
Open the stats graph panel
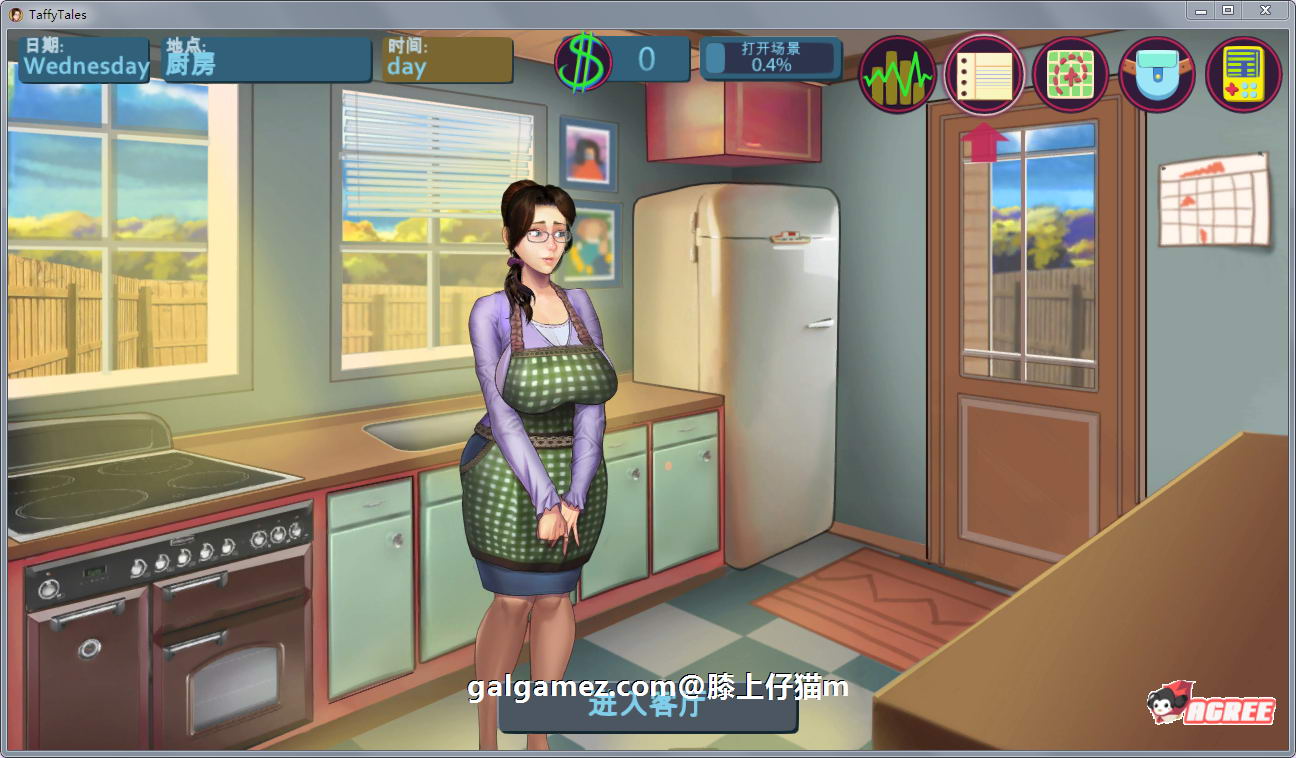[x=897, y=74]
